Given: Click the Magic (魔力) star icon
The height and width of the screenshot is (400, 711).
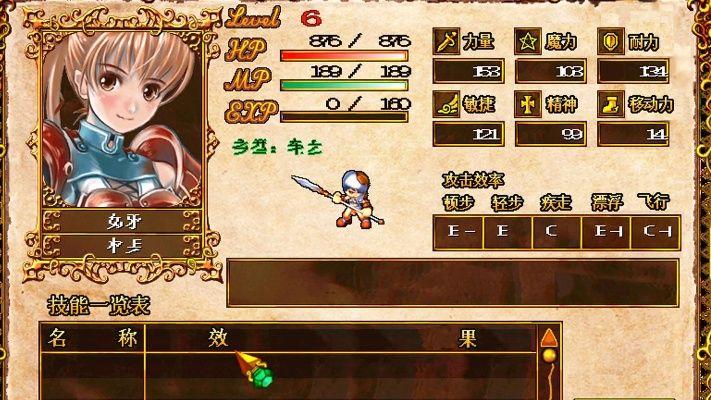Looking at the screenshot, I should (528, 41).
